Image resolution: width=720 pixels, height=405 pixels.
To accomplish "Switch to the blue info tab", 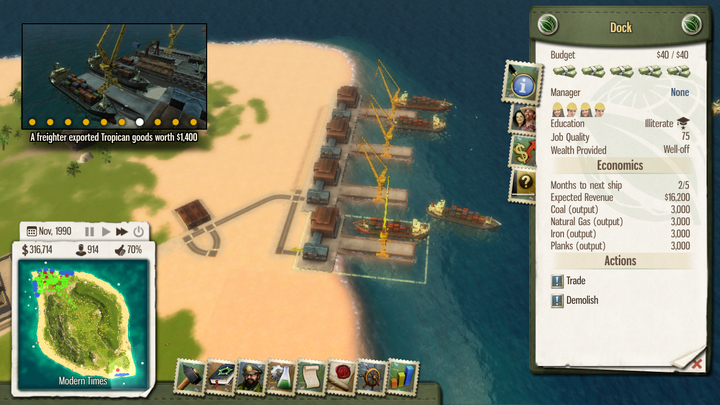I will tap(523, 84).
